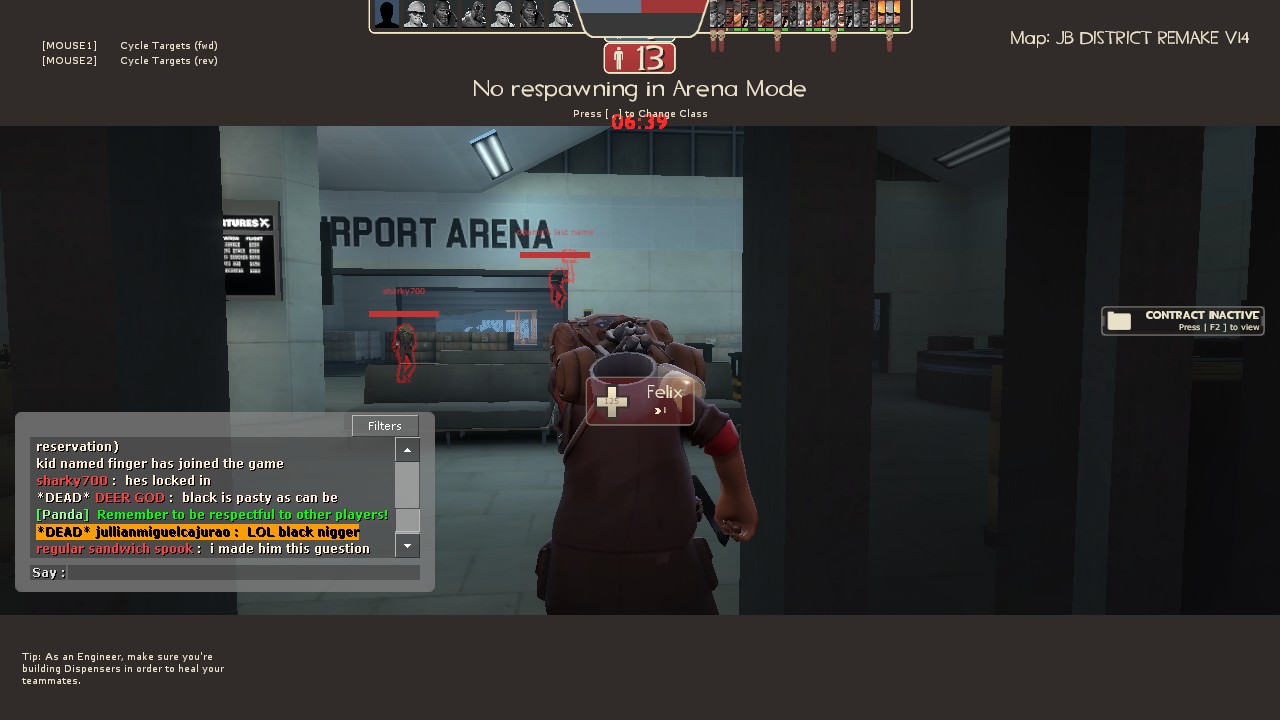Viewport: 1280px width, 720px height.
Task: Click the chat Say input field
Action: [x=243, y=573]
